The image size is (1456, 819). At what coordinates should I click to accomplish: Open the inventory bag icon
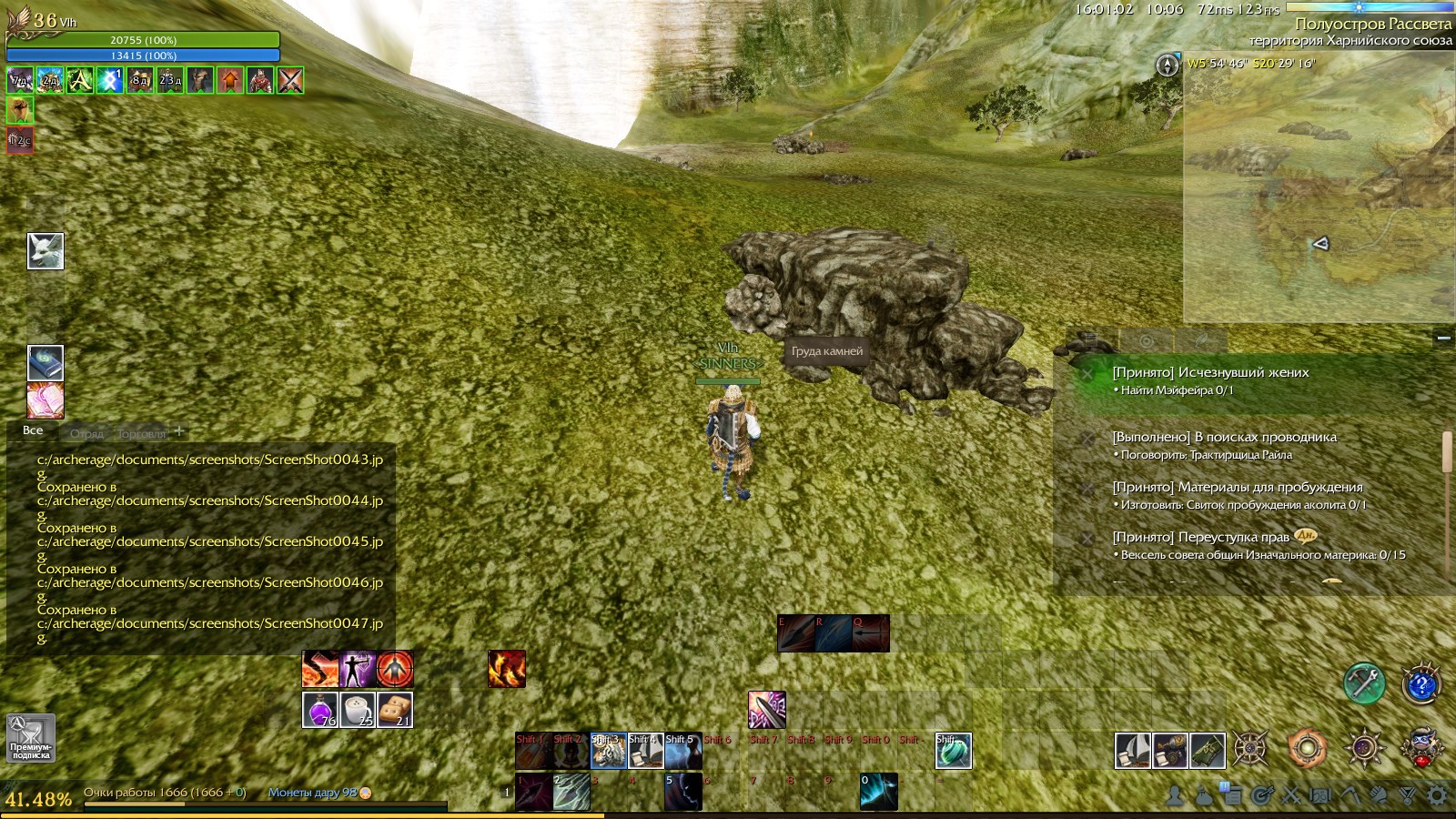tap(1205, 796)
